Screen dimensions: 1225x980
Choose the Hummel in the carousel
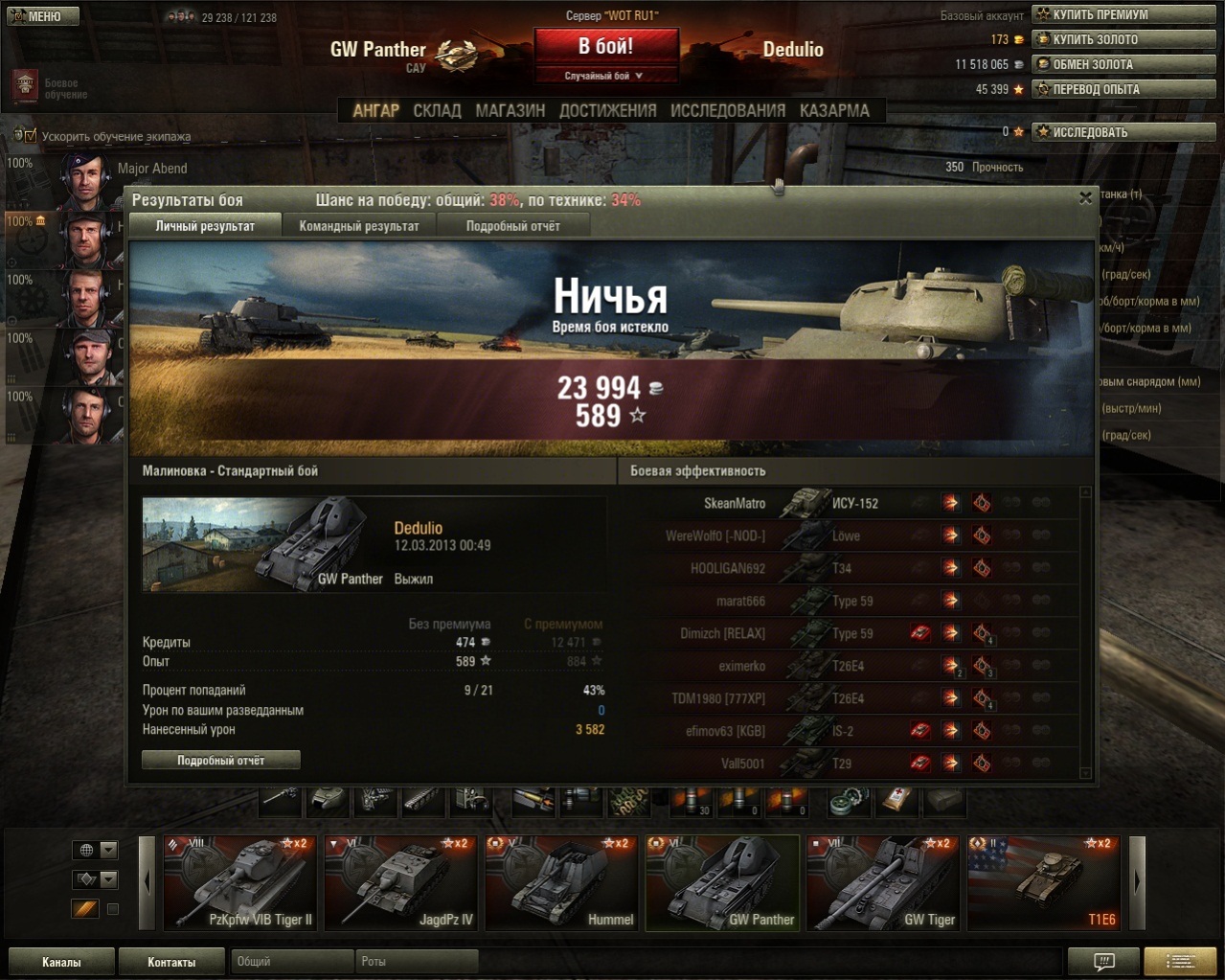[x=561, y=883]
